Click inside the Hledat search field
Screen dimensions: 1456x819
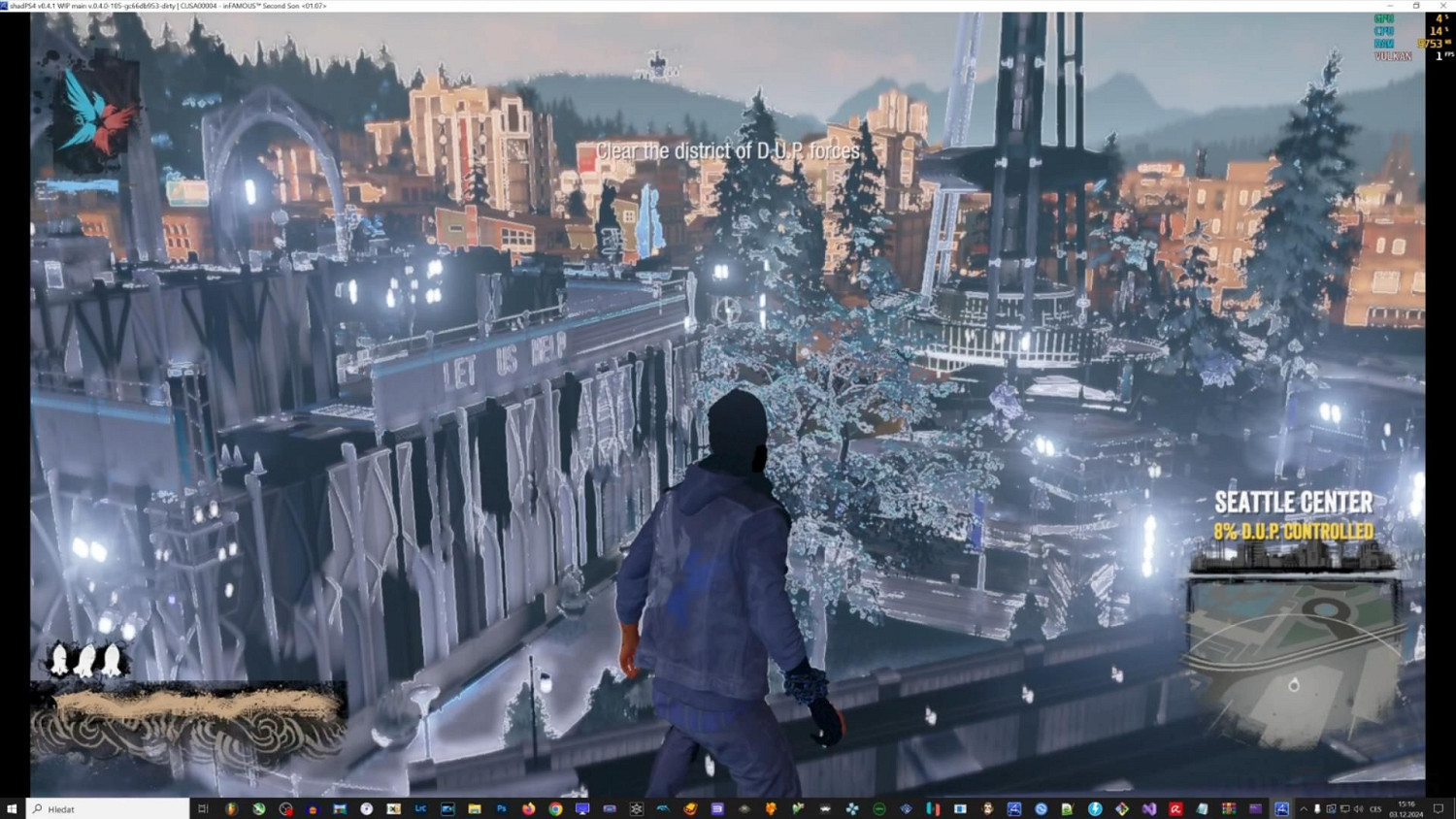107,808
